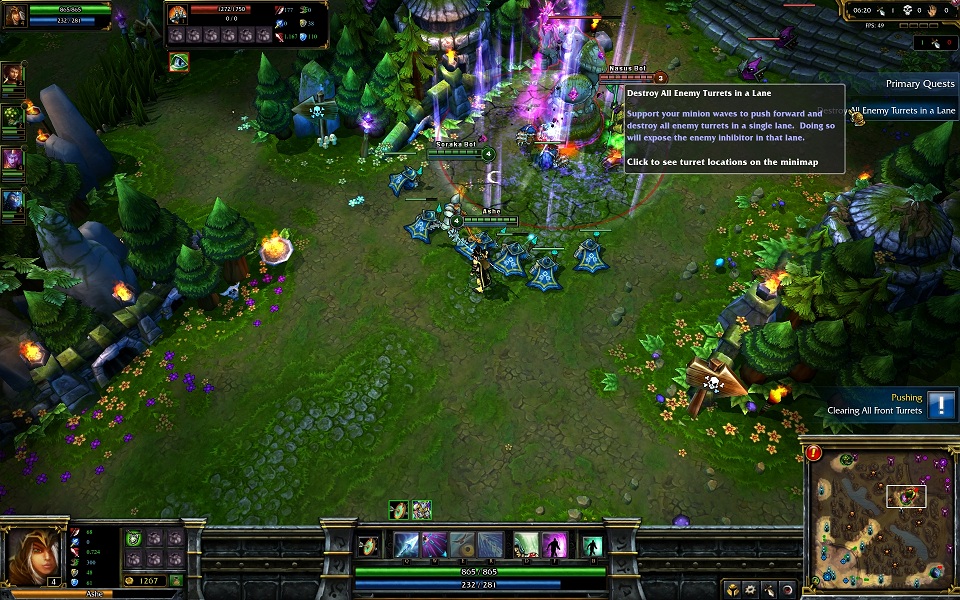Select the purple-haired ally champion portrait
Screen dimensions: 960x600
pos(13,158)
